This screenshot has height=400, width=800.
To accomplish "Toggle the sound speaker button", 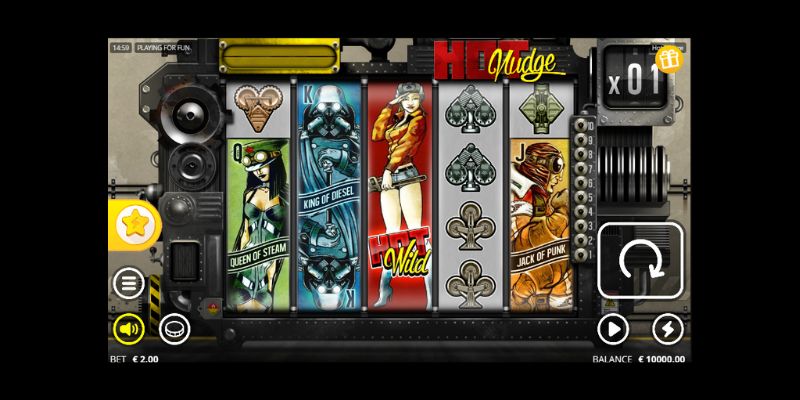I will 128,328.
